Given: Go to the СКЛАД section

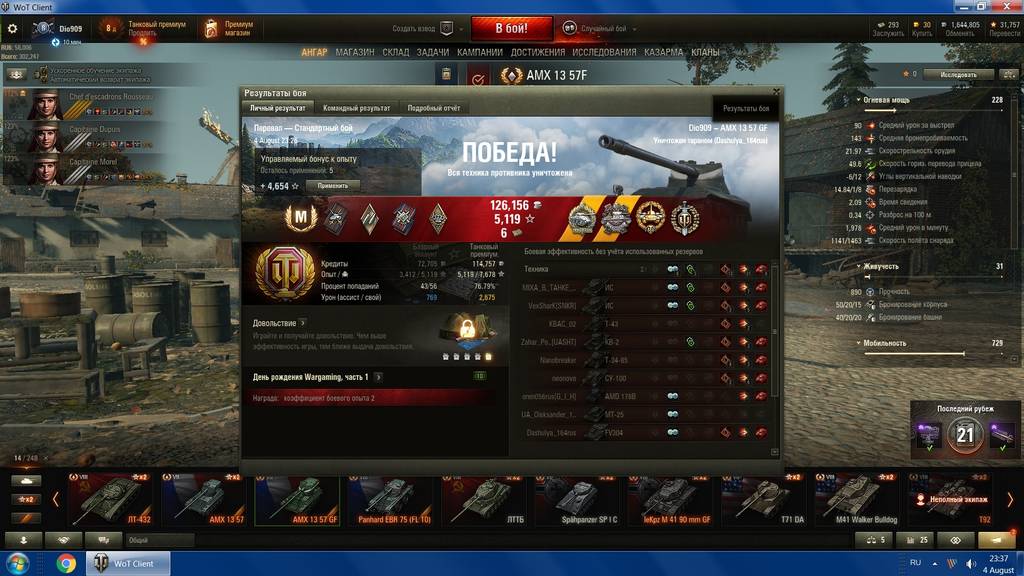Looking at the screenshot, I should (x=396, y=52).
